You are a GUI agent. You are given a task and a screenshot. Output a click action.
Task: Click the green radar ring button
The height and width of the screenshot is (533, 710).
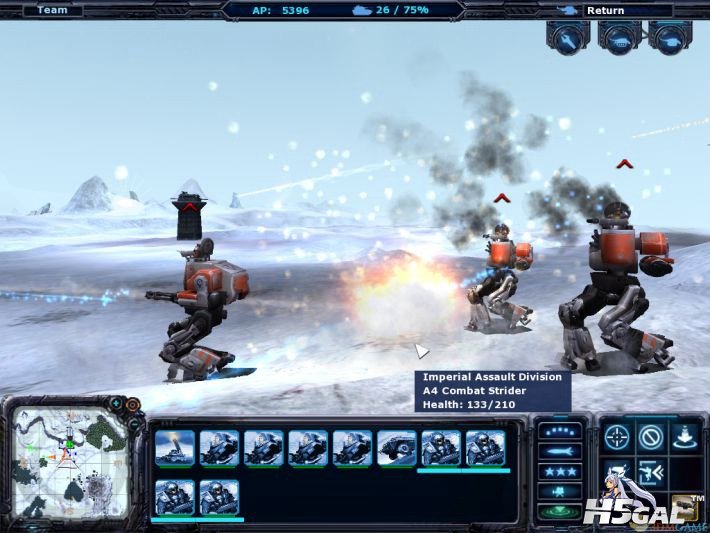tap(560, 511)
